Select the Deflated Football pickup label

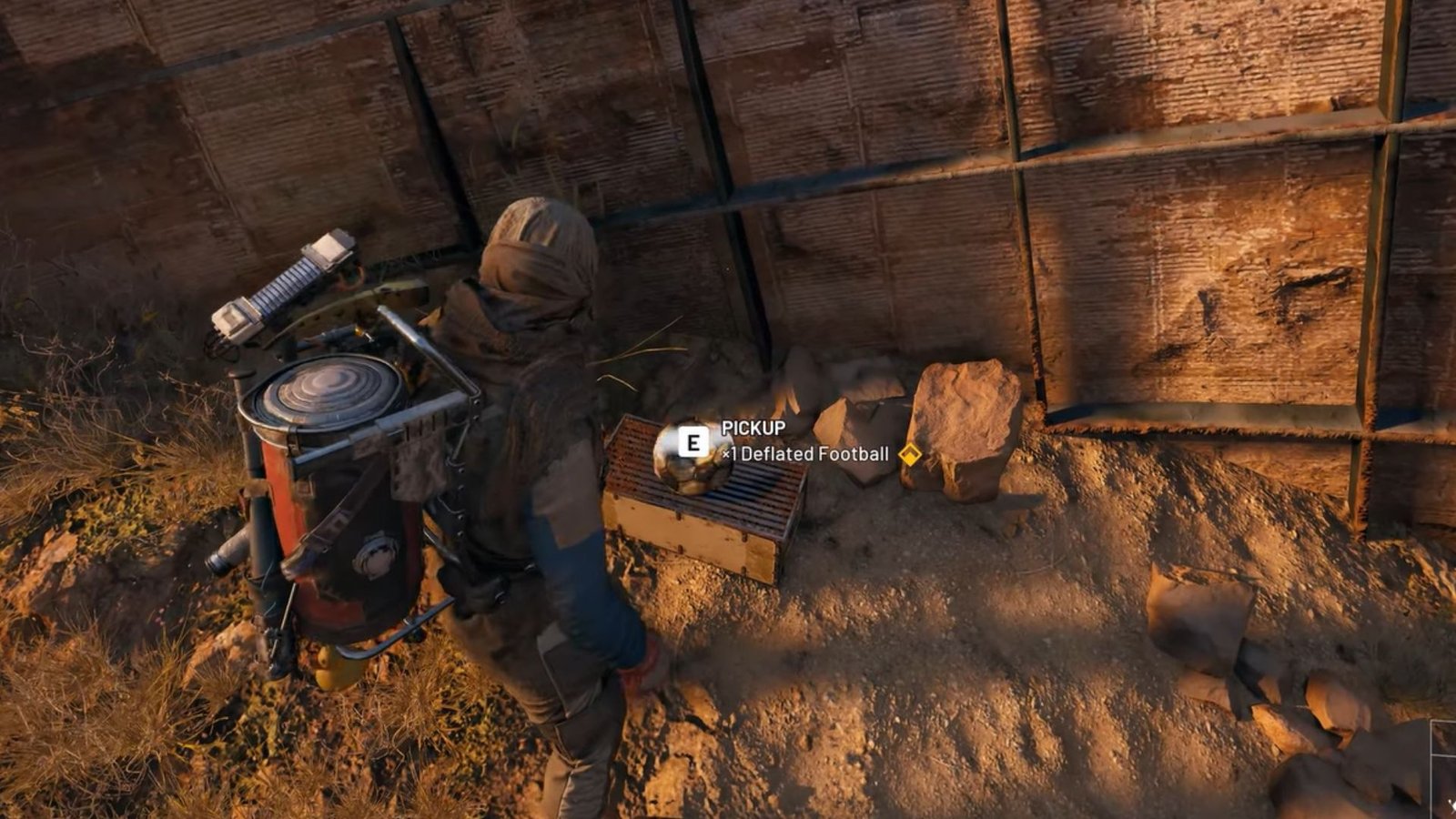pos(805,453)
